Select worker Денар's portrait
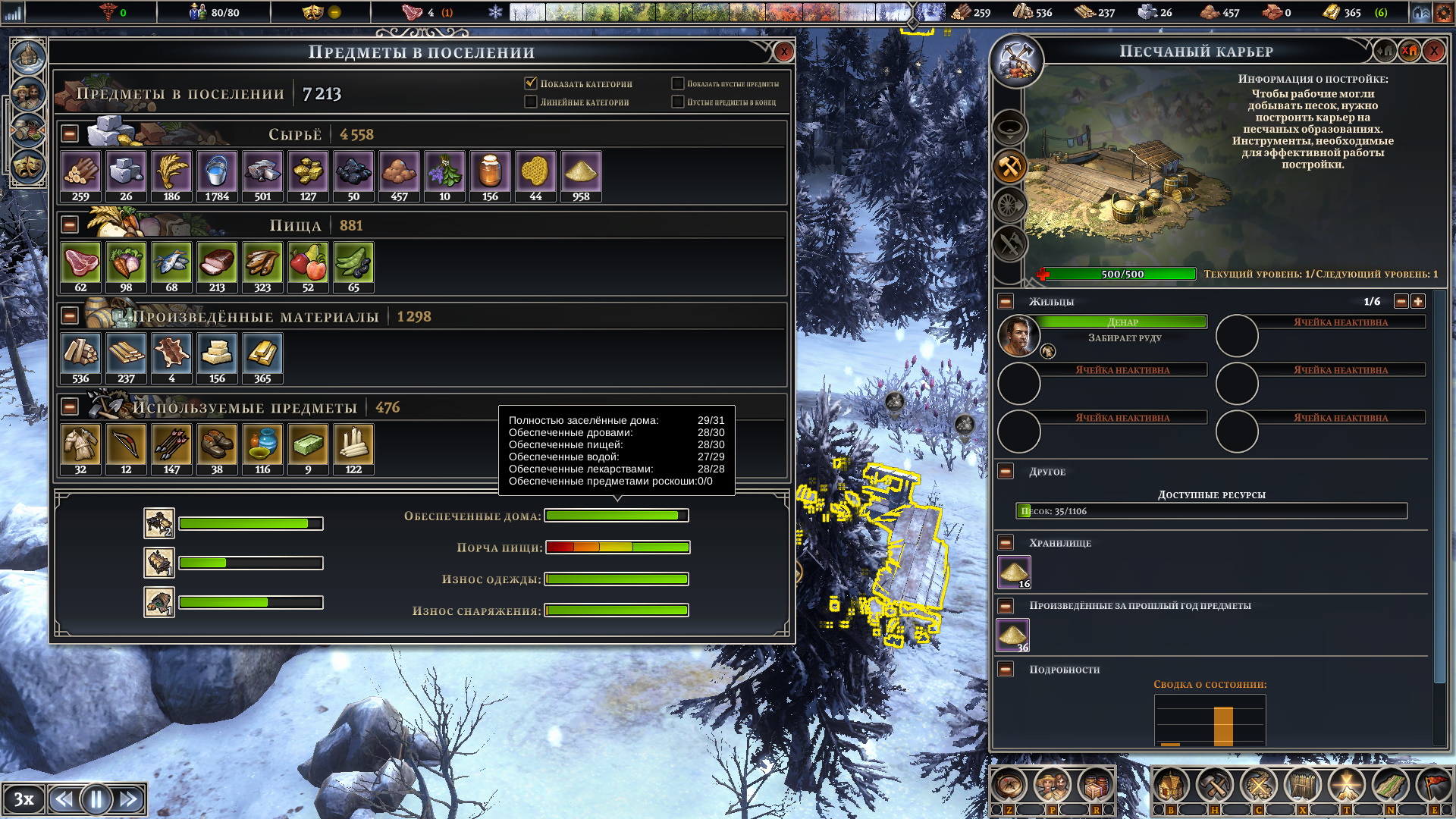Image resolution: width=1456 pixels, height=819 pixels. [1018, 336]
